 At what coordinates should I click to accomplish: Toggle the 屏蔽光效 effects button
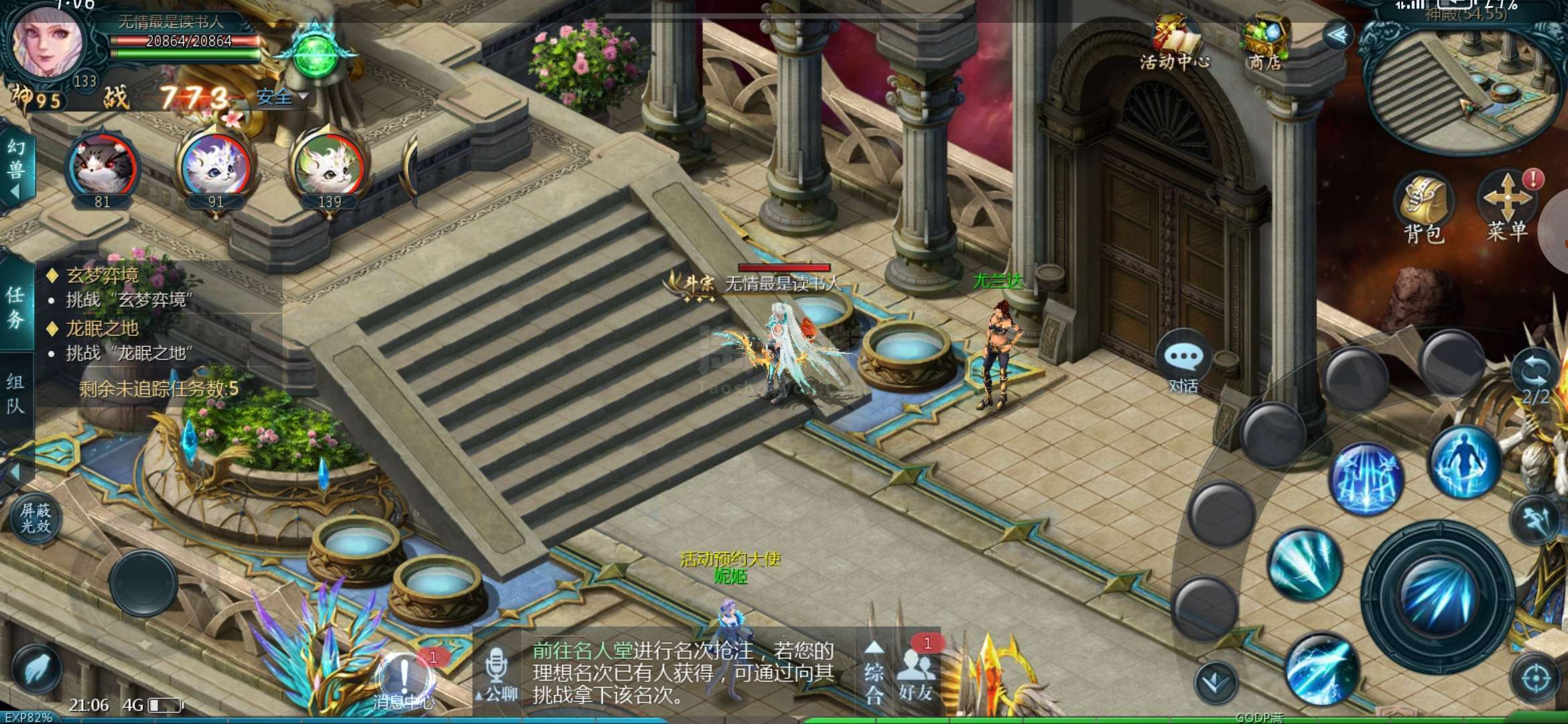click(36, 518)
